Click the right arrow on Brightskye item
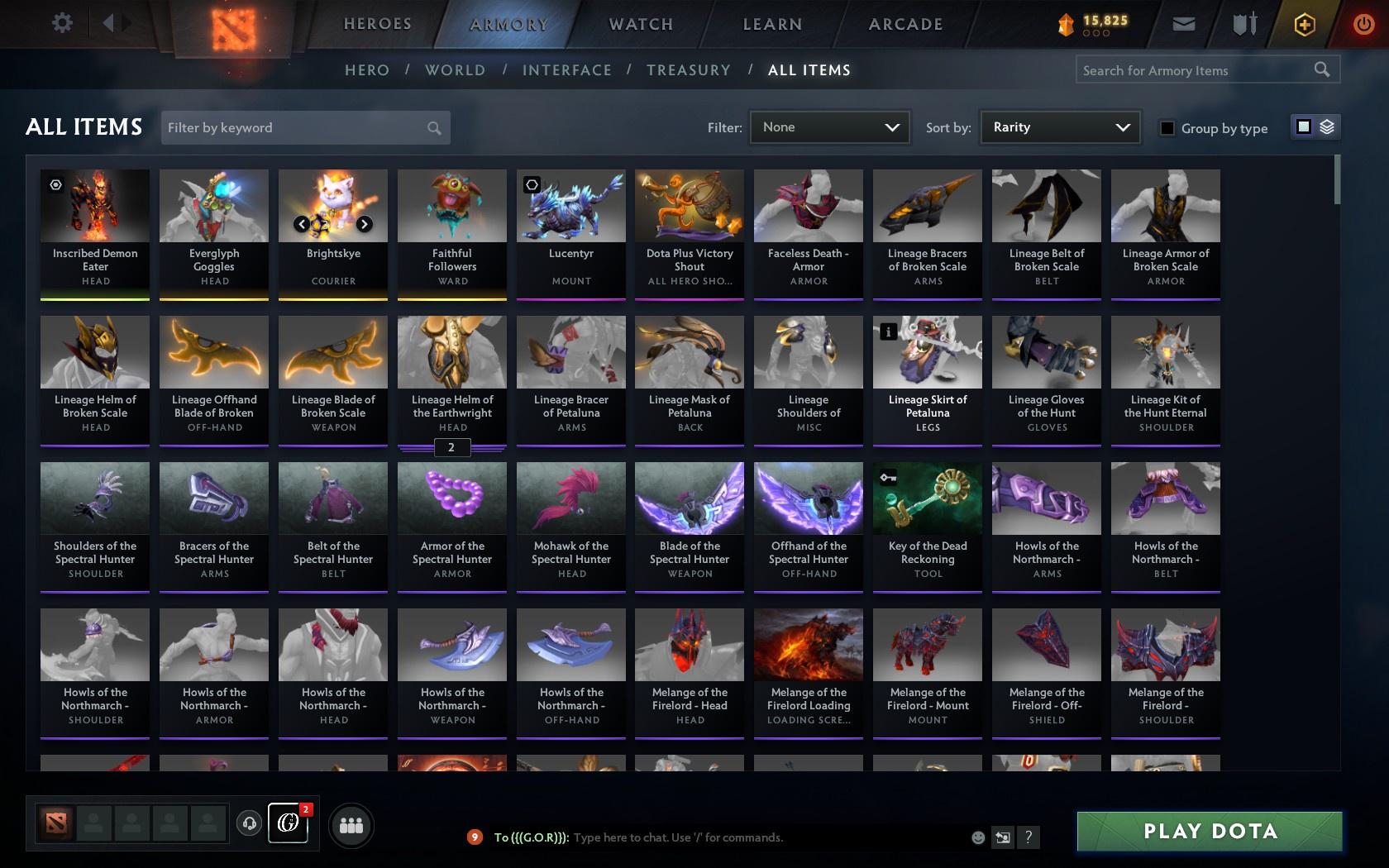1389x868 pixels. (x=364, y=223)
